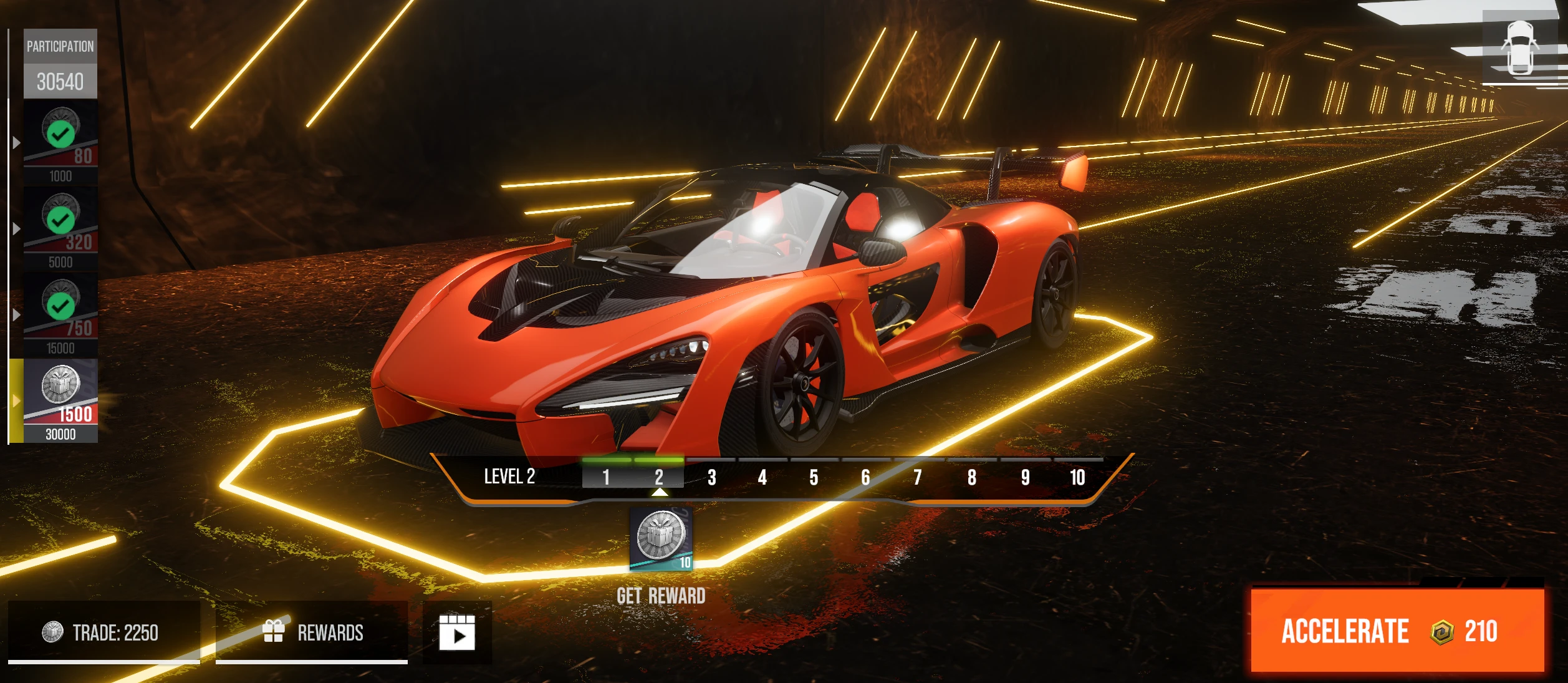Screen dimensions: 1568x683
Task: Play the video clip icon
Action: coord(457,632)
